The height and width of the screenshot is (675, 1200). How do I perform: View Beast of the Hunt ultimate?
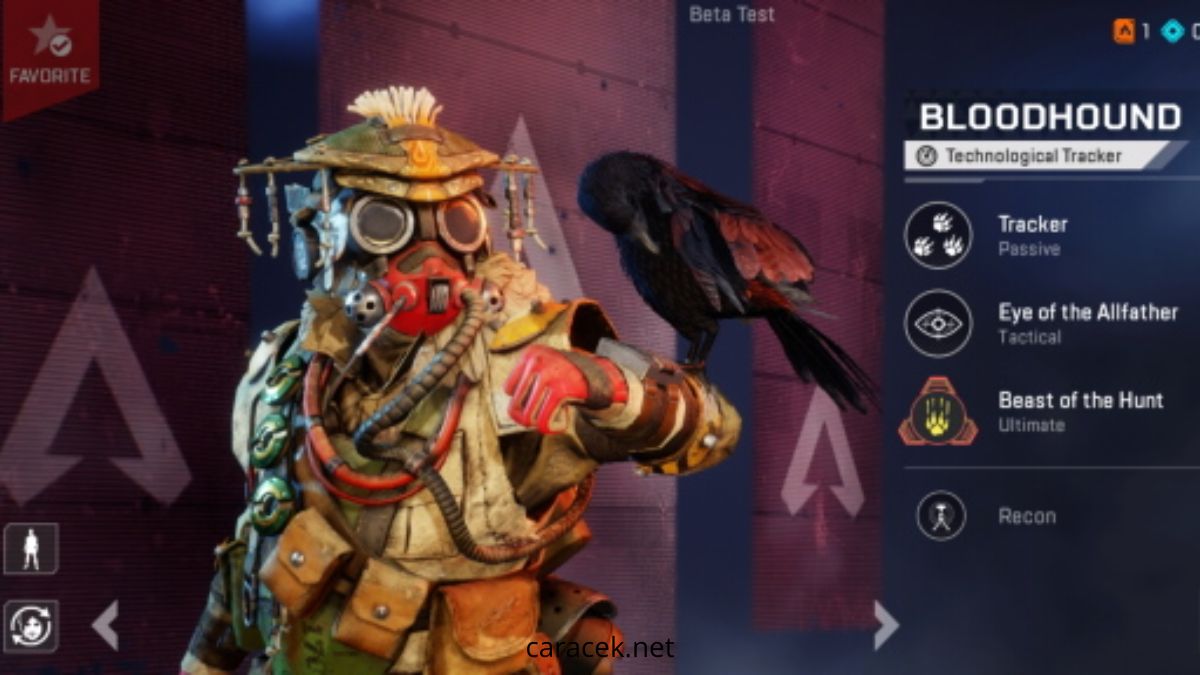tap(938, 411)
